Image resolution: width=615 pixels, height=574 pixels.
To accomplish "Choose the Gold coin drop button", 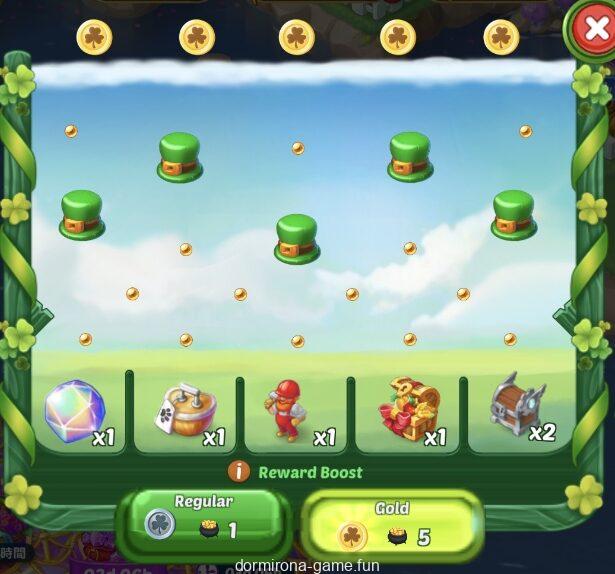I will click(x=392, y=523).
